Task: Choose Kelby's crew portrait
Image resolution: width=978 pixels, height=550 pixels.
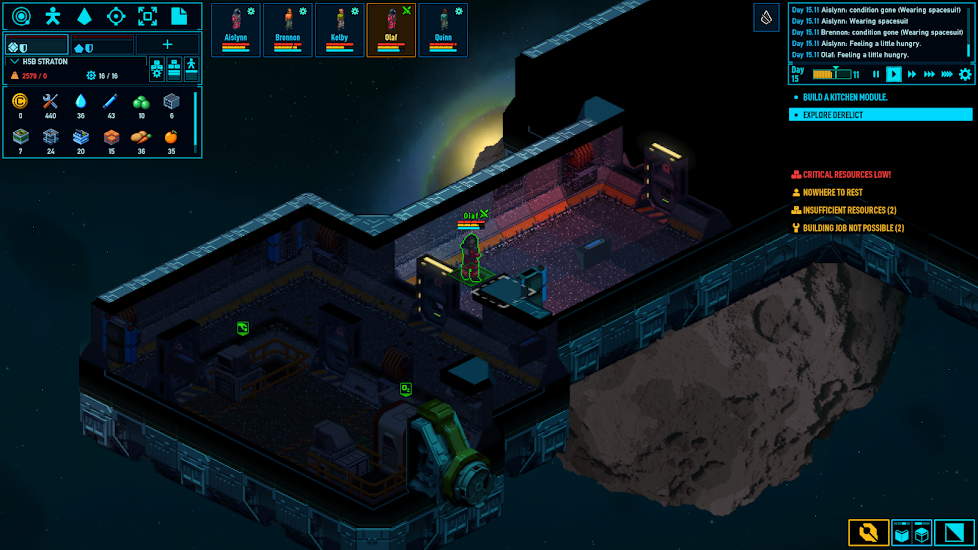Action: 340,29
